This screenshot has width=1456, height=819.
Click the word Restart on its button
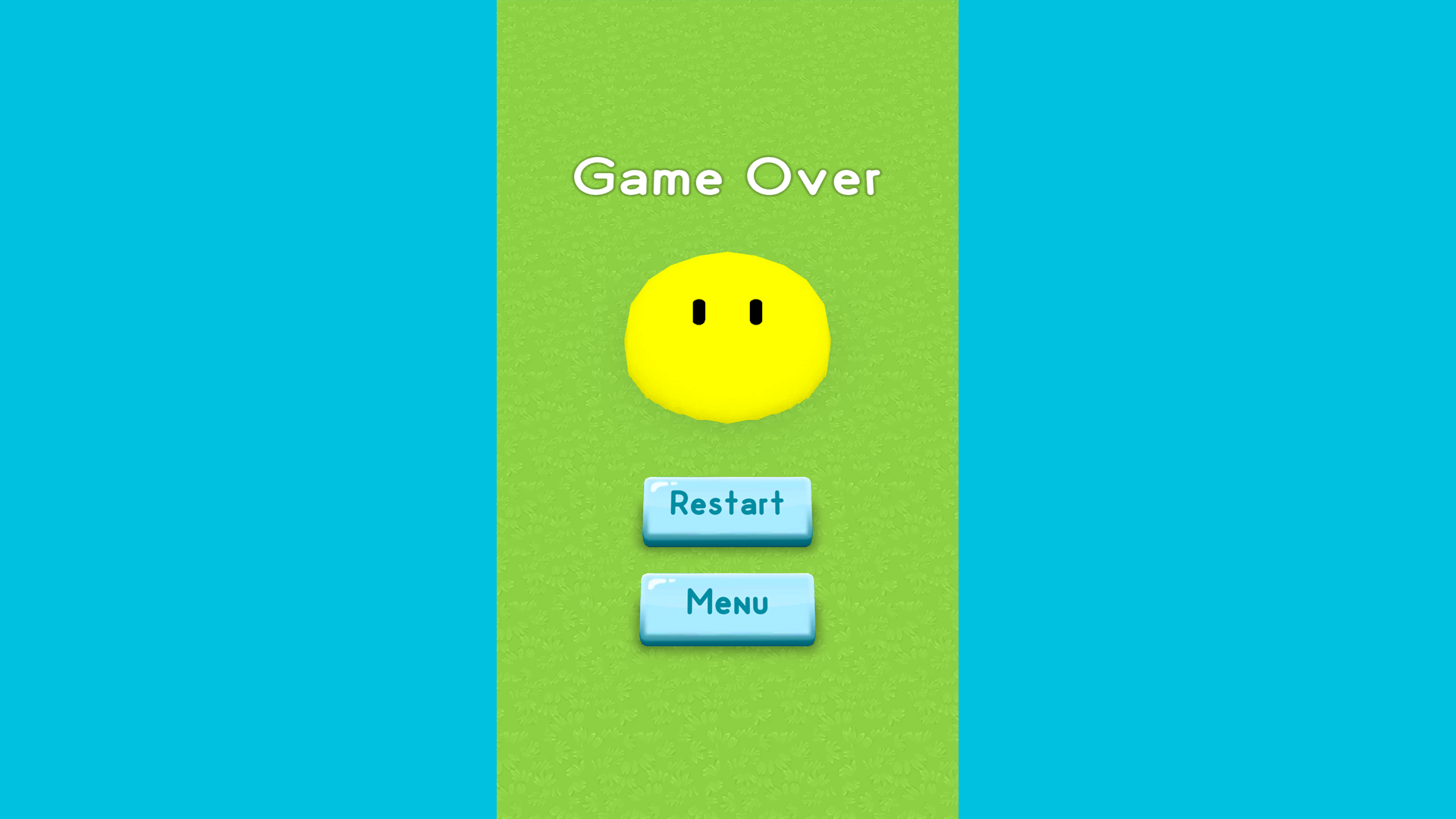click(726, 503)
